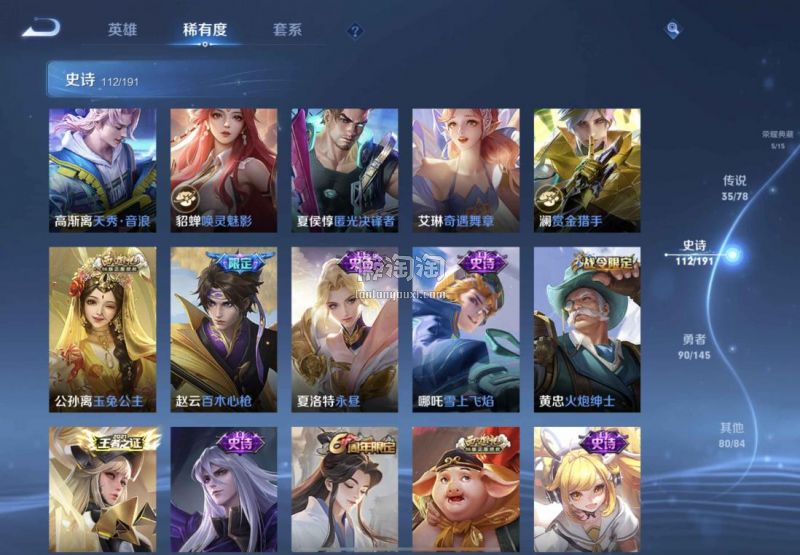Select the 哪吒 雪上飞焰 skin

(465, 330)
